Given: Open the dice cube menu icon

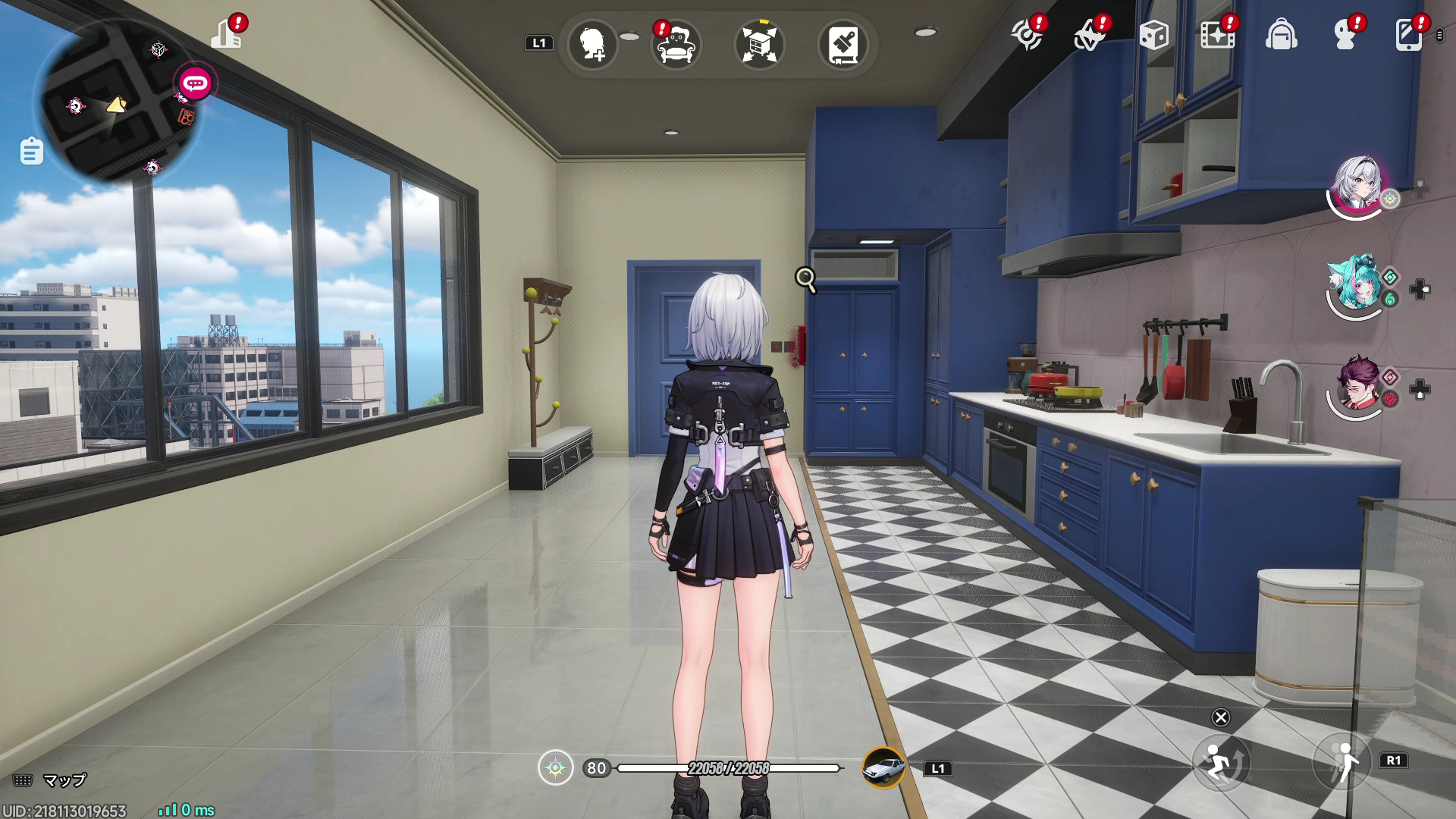Looking at the screenshot, I should [x=1153, y=35].
